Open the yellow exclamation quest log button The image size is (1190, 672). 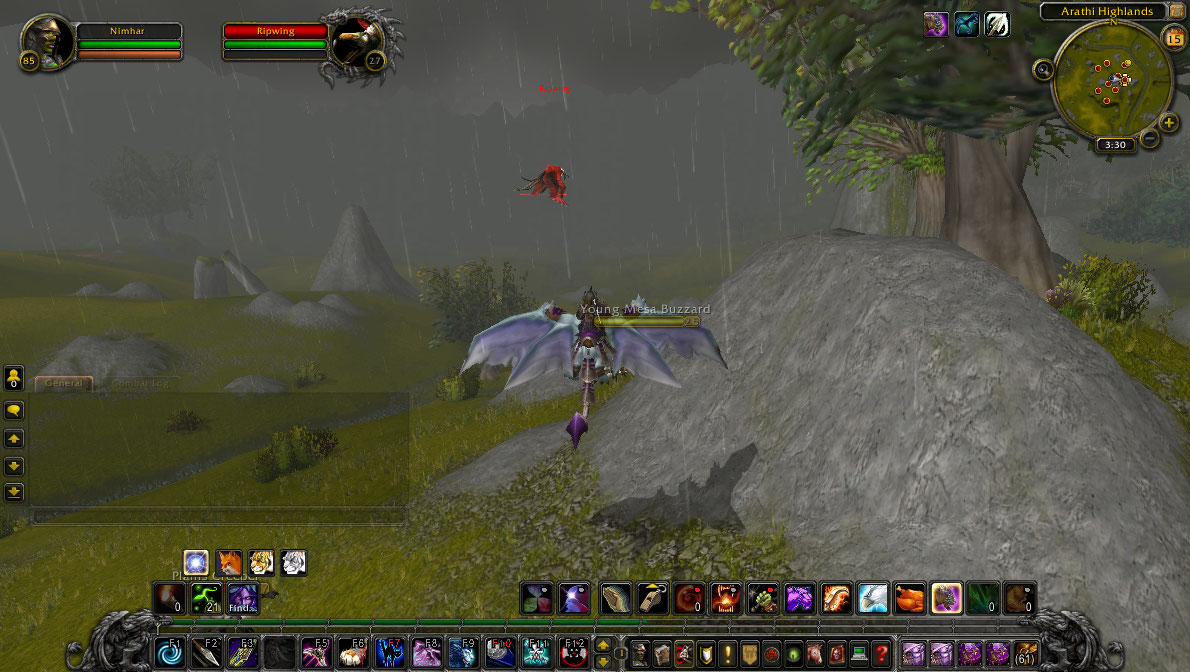tap(727, 653)
